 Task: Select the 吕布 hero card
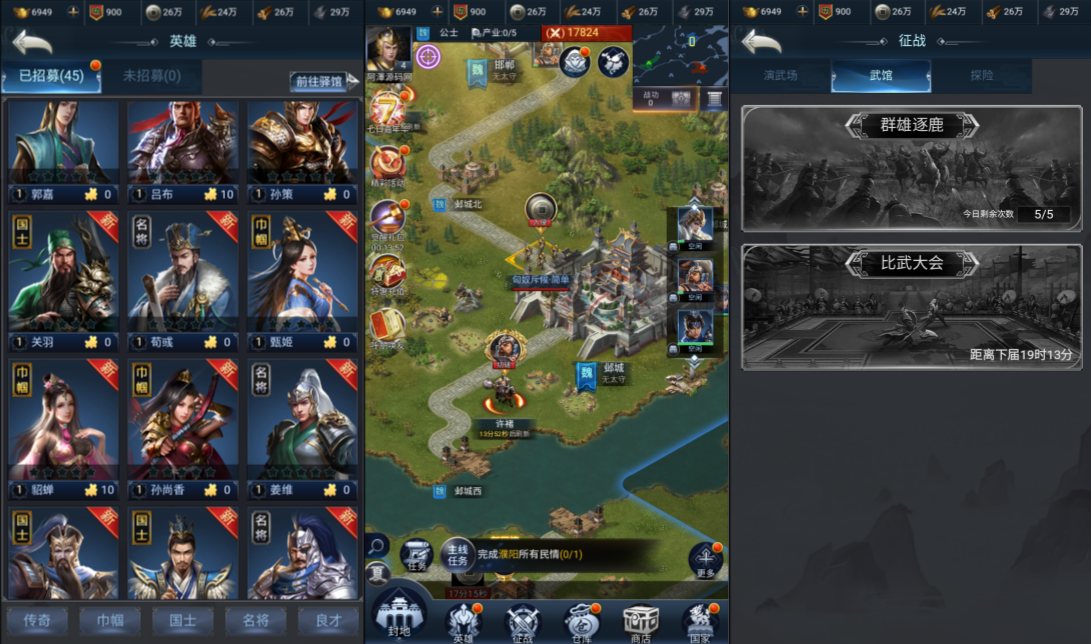pos(182,148)
